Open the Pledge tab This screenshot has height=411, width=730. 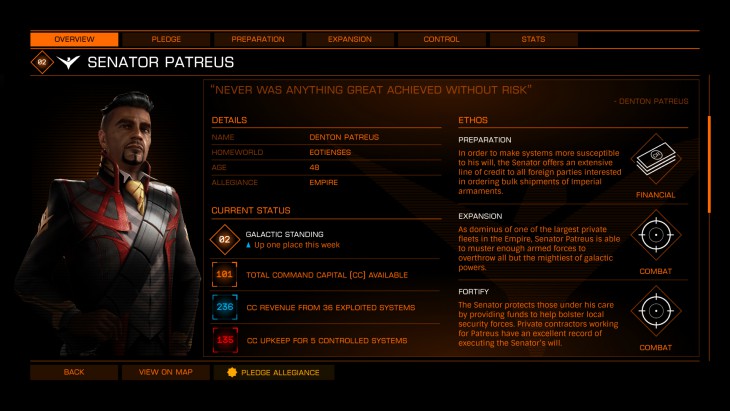click(166, 39)
